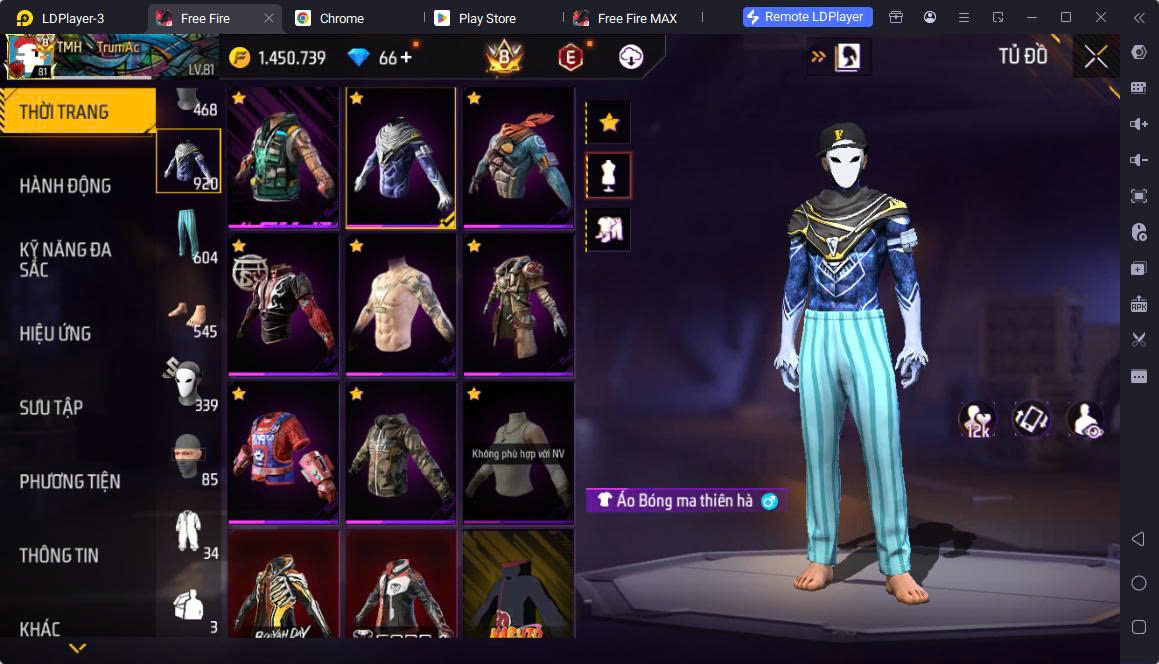Open the Hiệu Ứng section
Image resolution: width=1159 pixels, height=664 pixels.
[x=55, y=333]
